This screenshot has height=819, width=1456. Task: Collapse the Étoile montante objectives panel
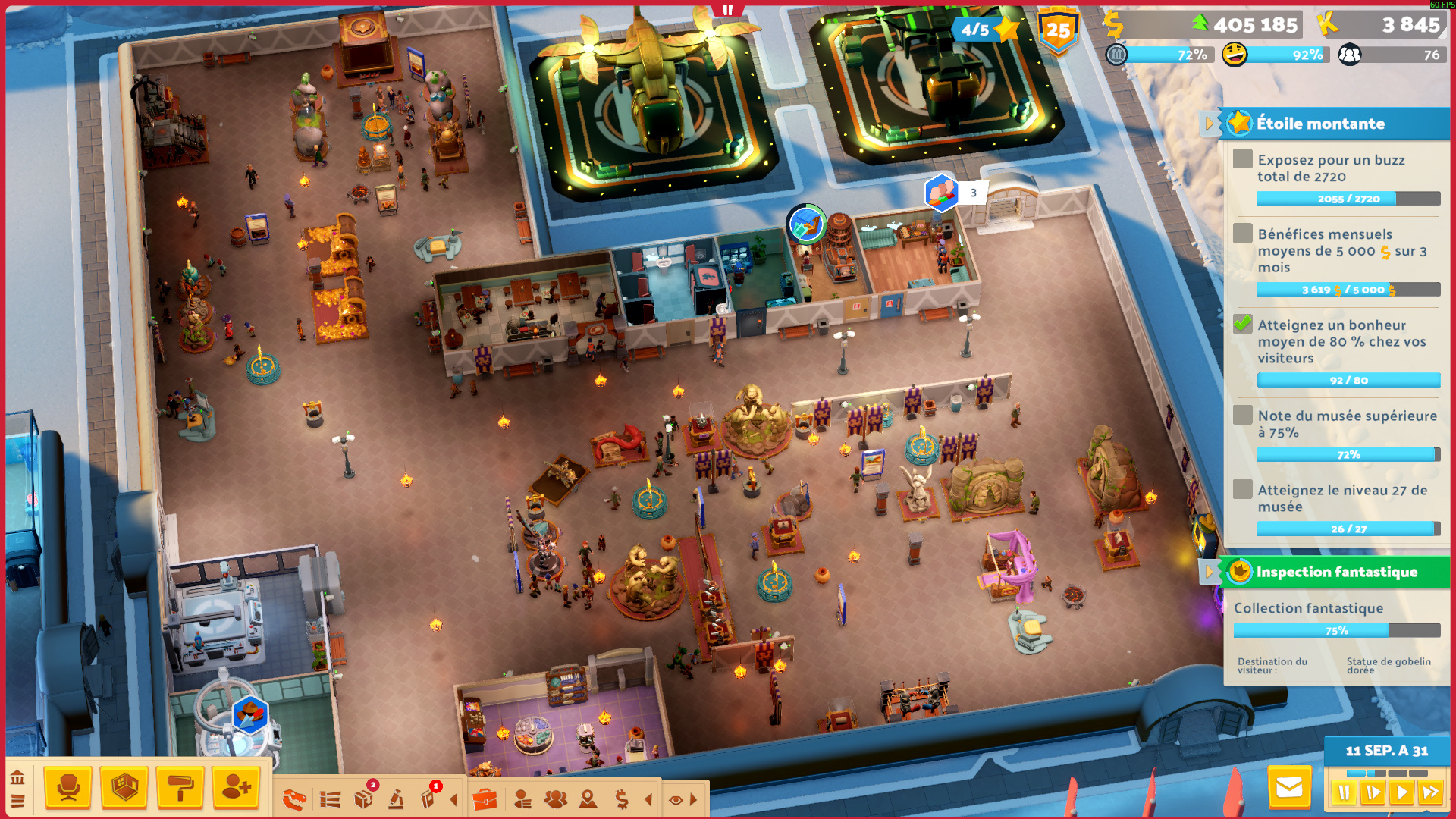[x=1209, y=123]
